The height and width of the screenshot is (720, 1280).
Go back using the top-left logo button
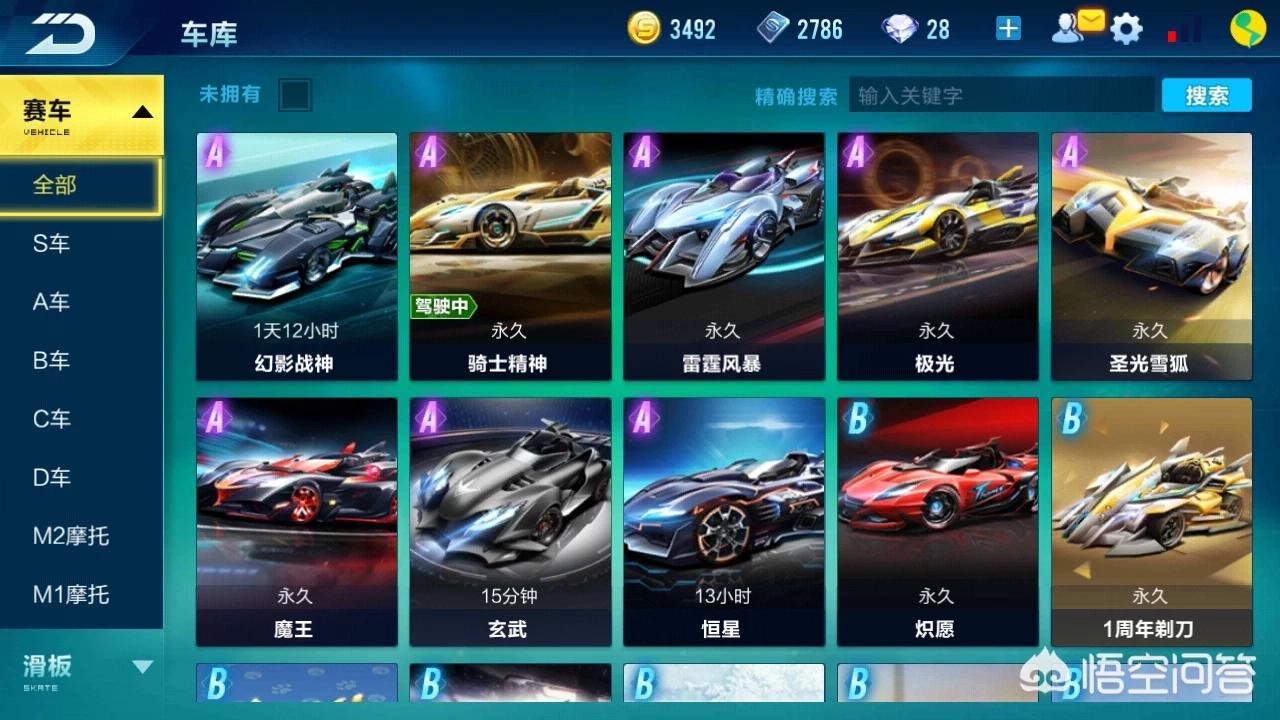[60, 33]
